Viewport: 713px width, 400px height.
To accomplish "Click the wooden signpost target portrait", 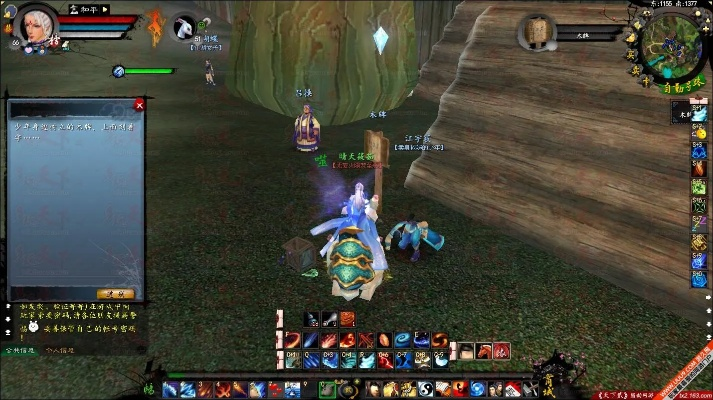I will [x=539, y=32].
